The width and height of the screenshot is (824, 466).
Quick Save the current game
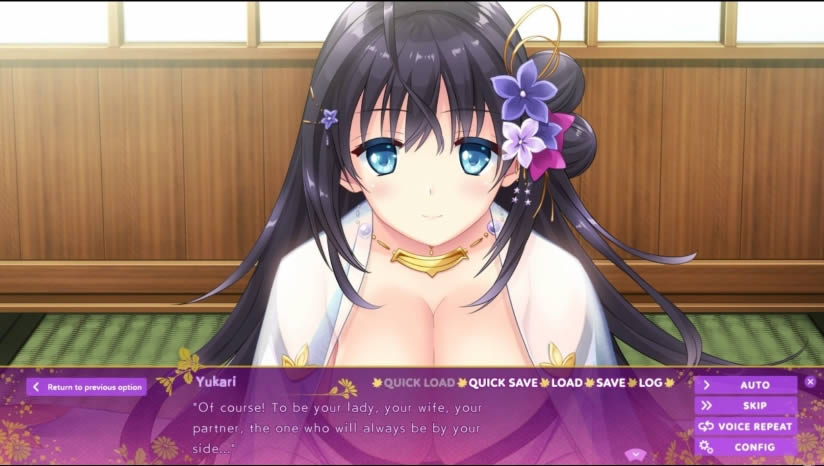pyautogui.click(x=503, y=382)
